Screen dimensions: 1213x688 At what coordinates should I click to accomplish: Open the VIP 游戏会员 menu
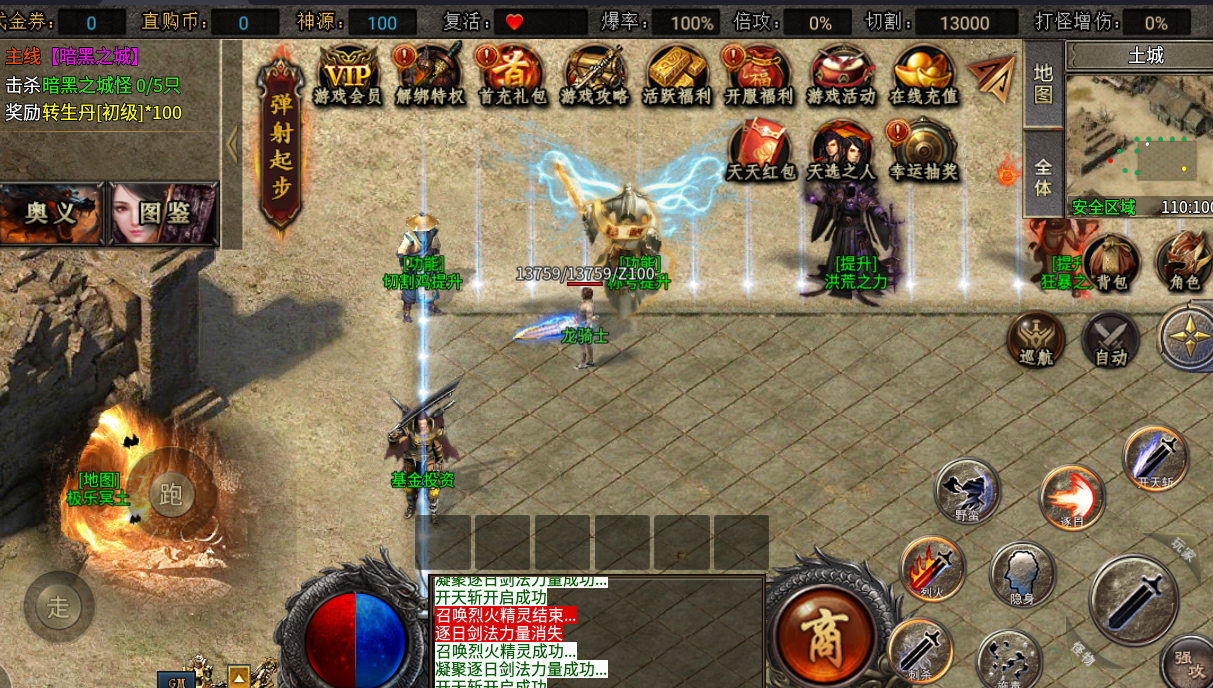[347, 75]
